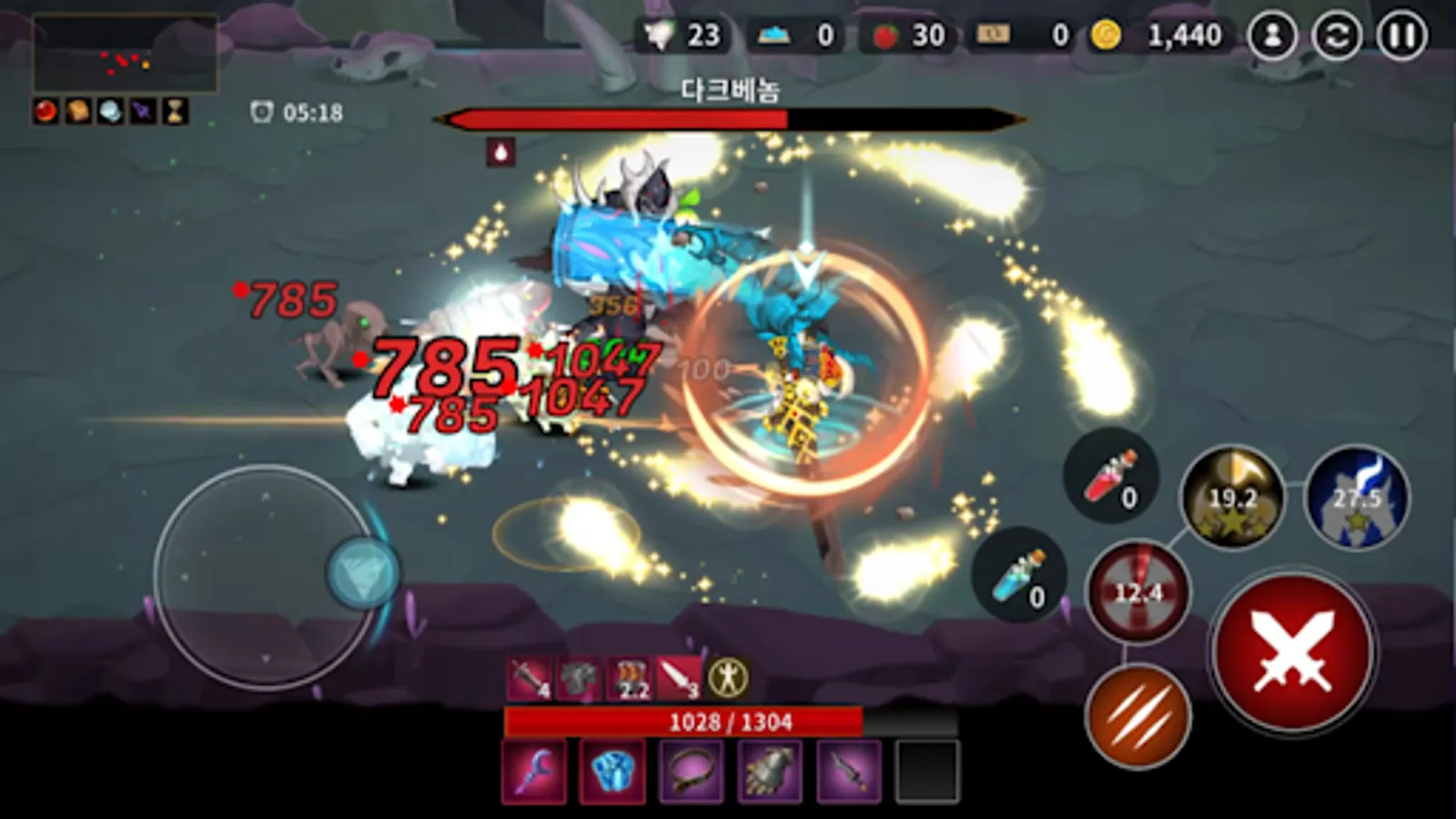Tap the minimap in the top-left corner

(x=127, y=50)
